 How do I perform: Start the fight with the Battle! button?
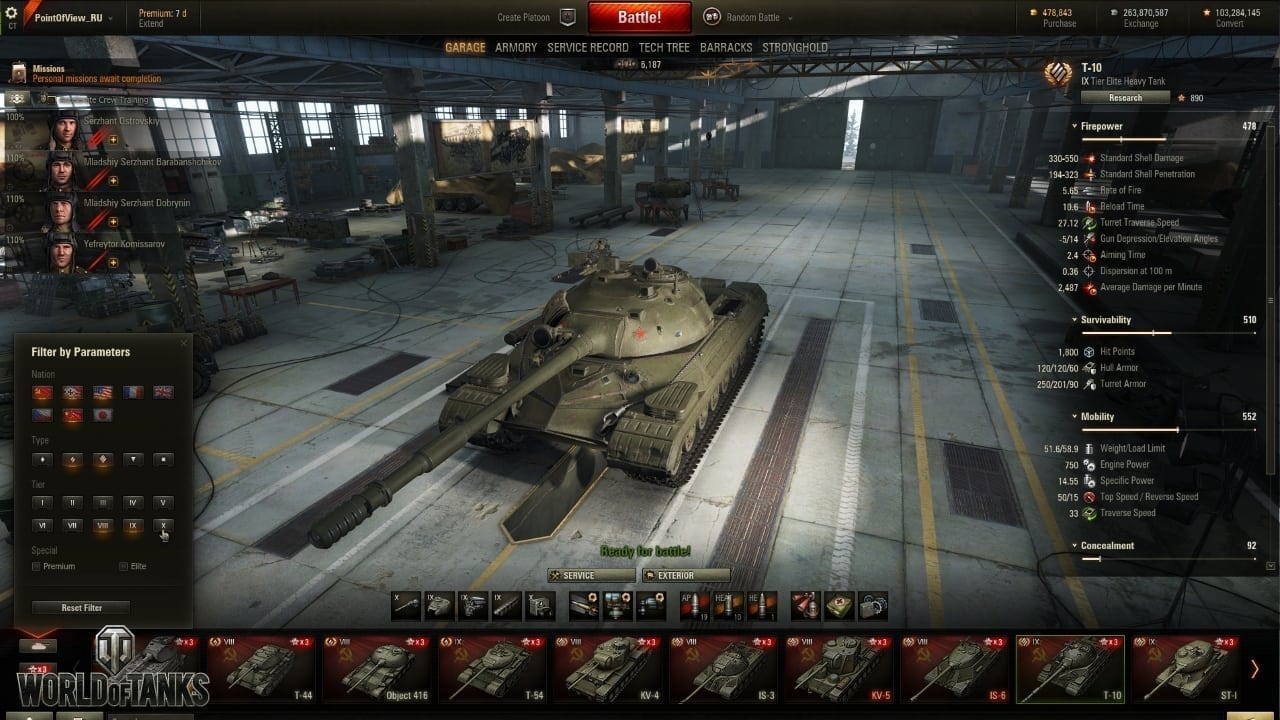point(639,17)
